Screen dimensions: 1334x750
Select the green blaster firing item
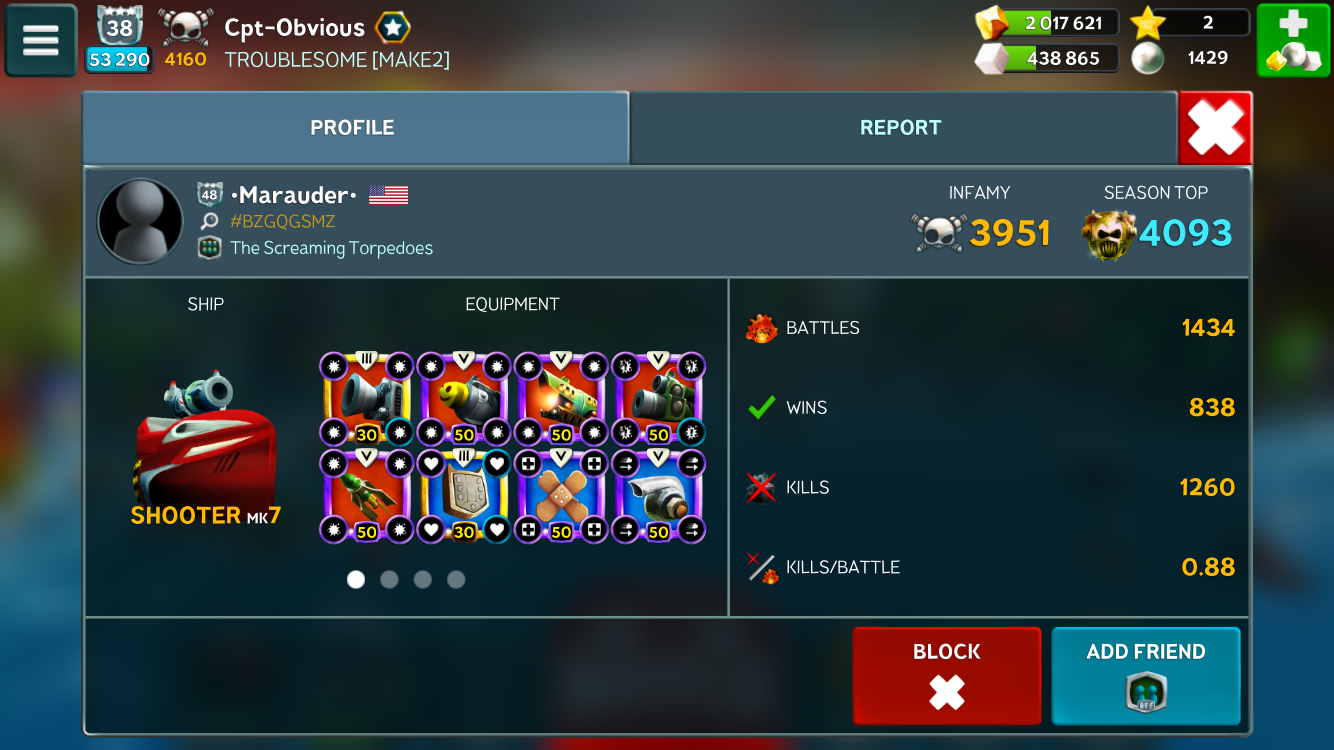coord(561,399)
